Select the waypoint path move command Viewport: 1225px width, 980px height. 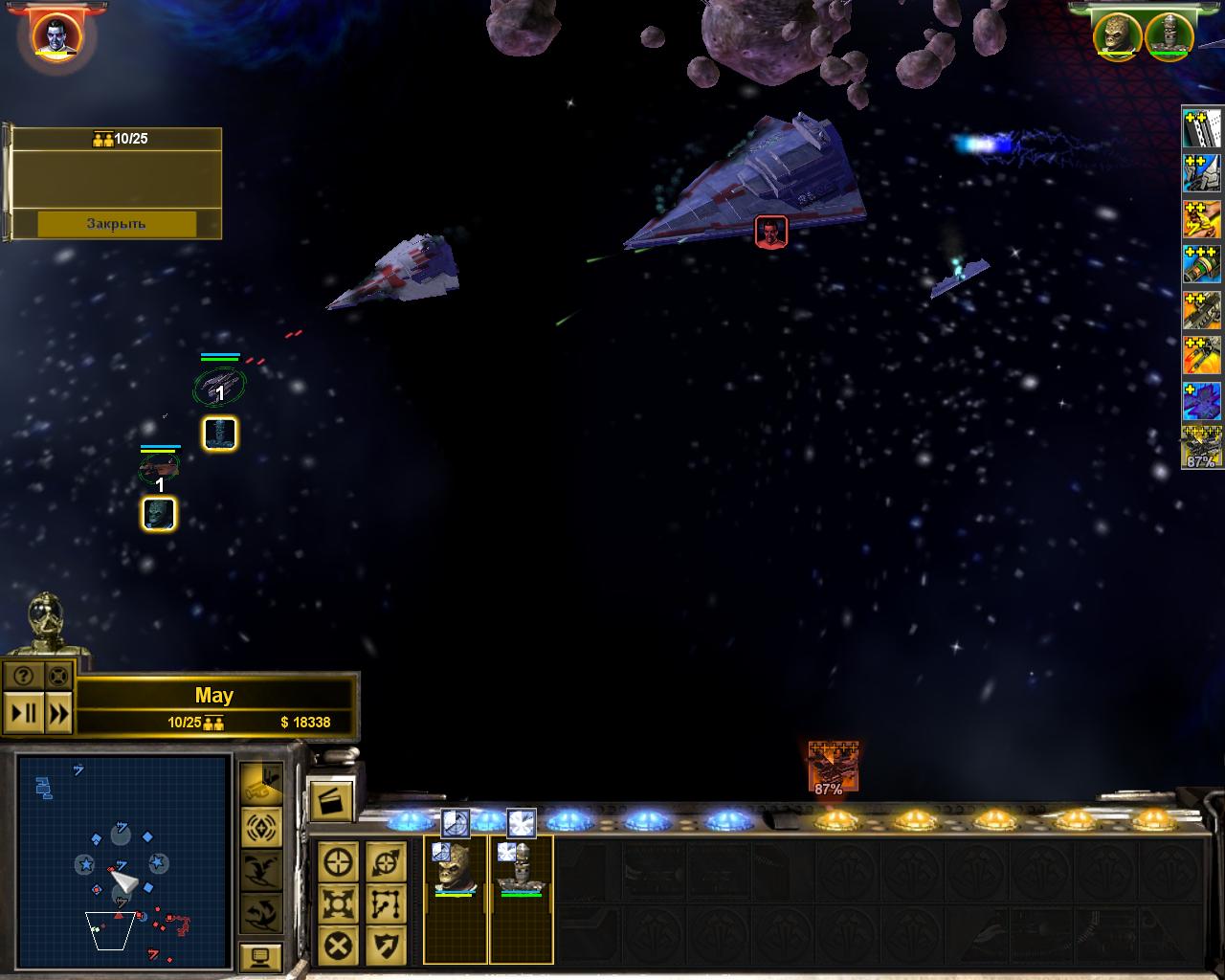(386, 903)
